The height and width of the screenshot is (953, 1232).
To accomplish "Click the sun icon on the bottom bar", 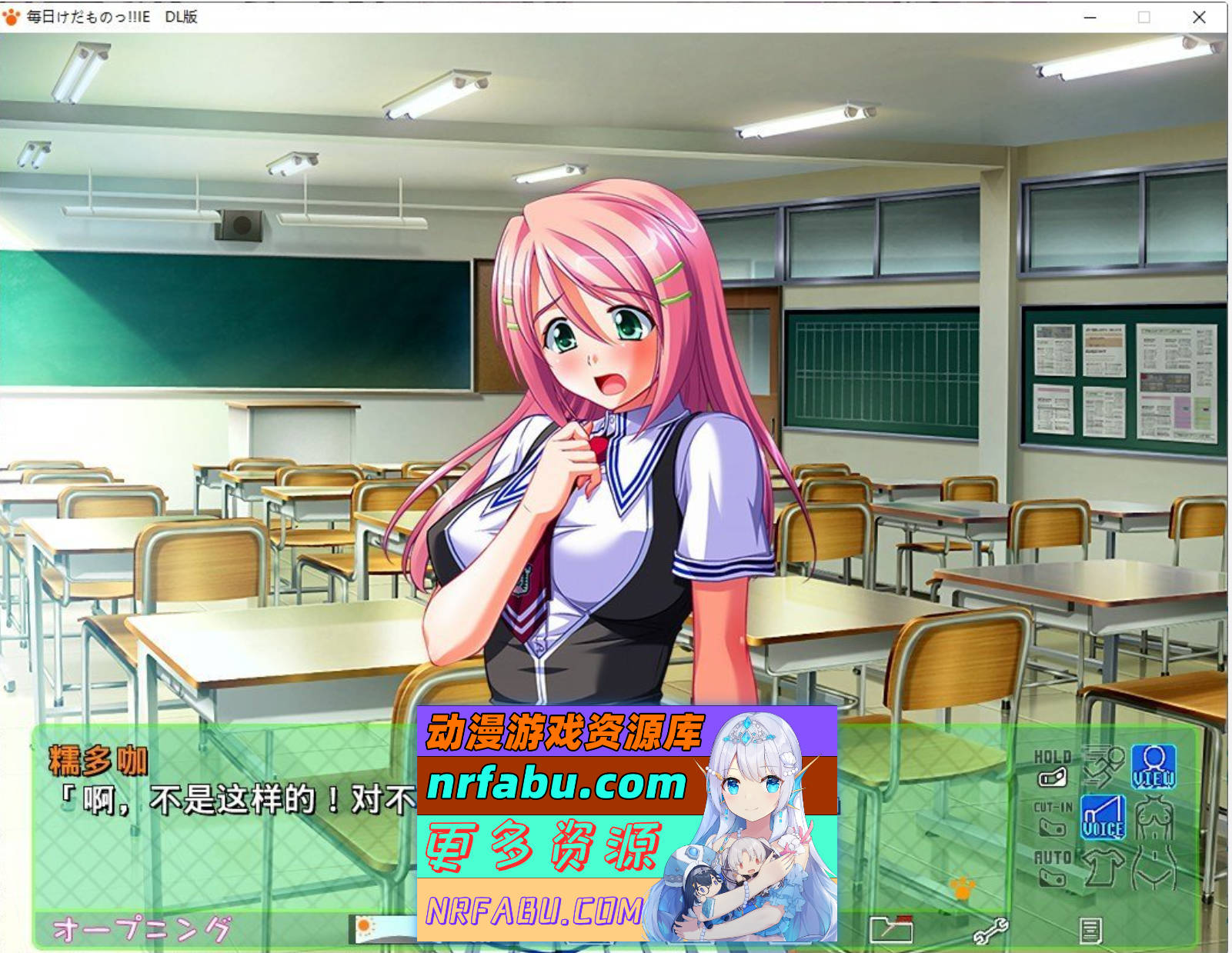I will [363, 925].
